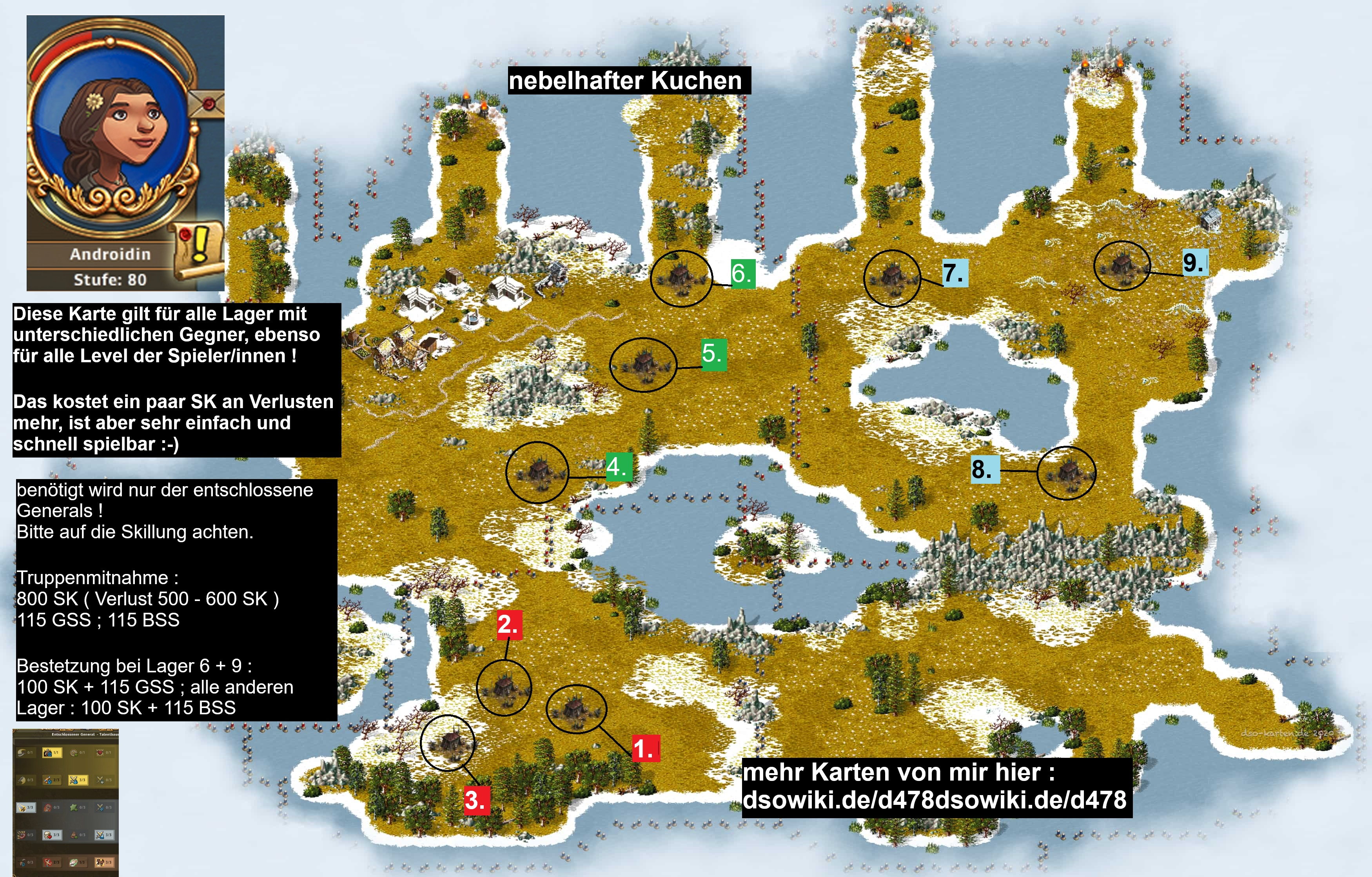Open the mail envelope on the avatar frame
Image resolution: width=1372 pixels, height=877 pixels.
(206, 103)
